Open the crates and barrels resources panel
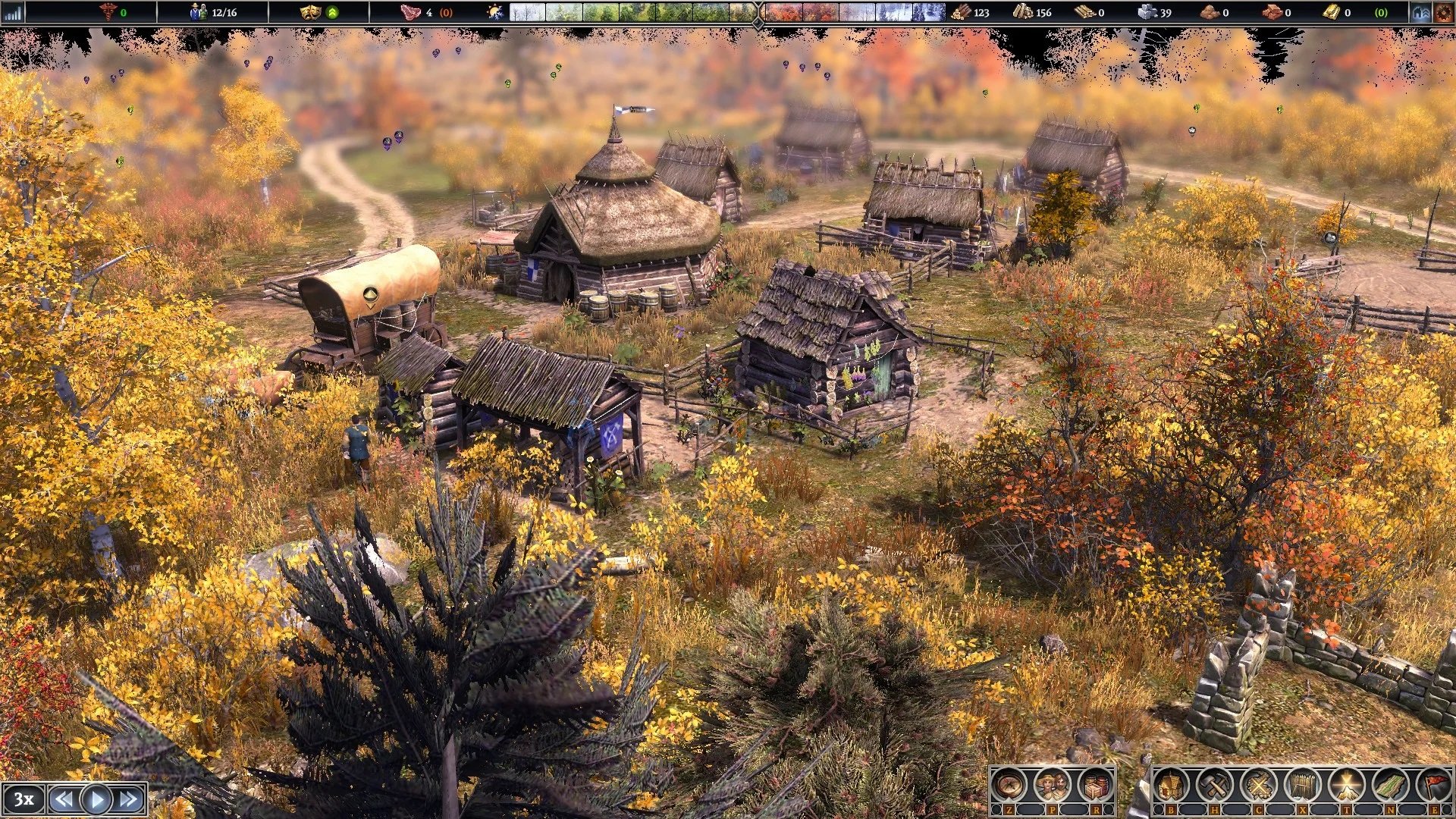Viewport: 1456px width, 819px height. coord(1095,785)
